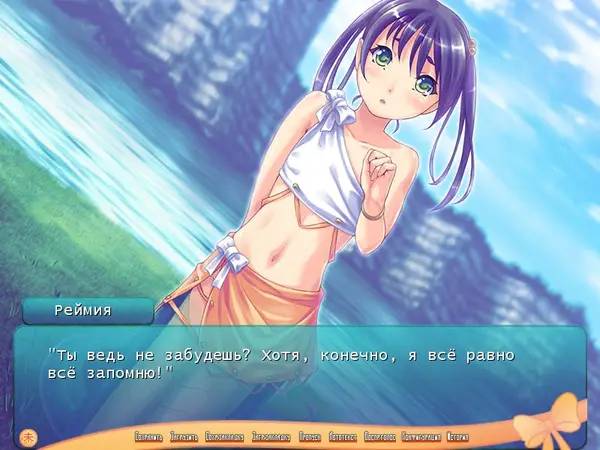
Task: Use the quick load button
Action: tap(270, 437)
